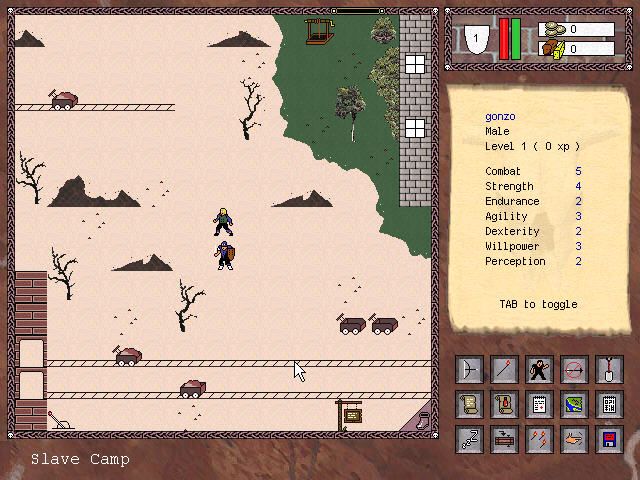Toggle the crossed-out arrow icon
Viewport: 640px width, 480px height.
[574, 371]
